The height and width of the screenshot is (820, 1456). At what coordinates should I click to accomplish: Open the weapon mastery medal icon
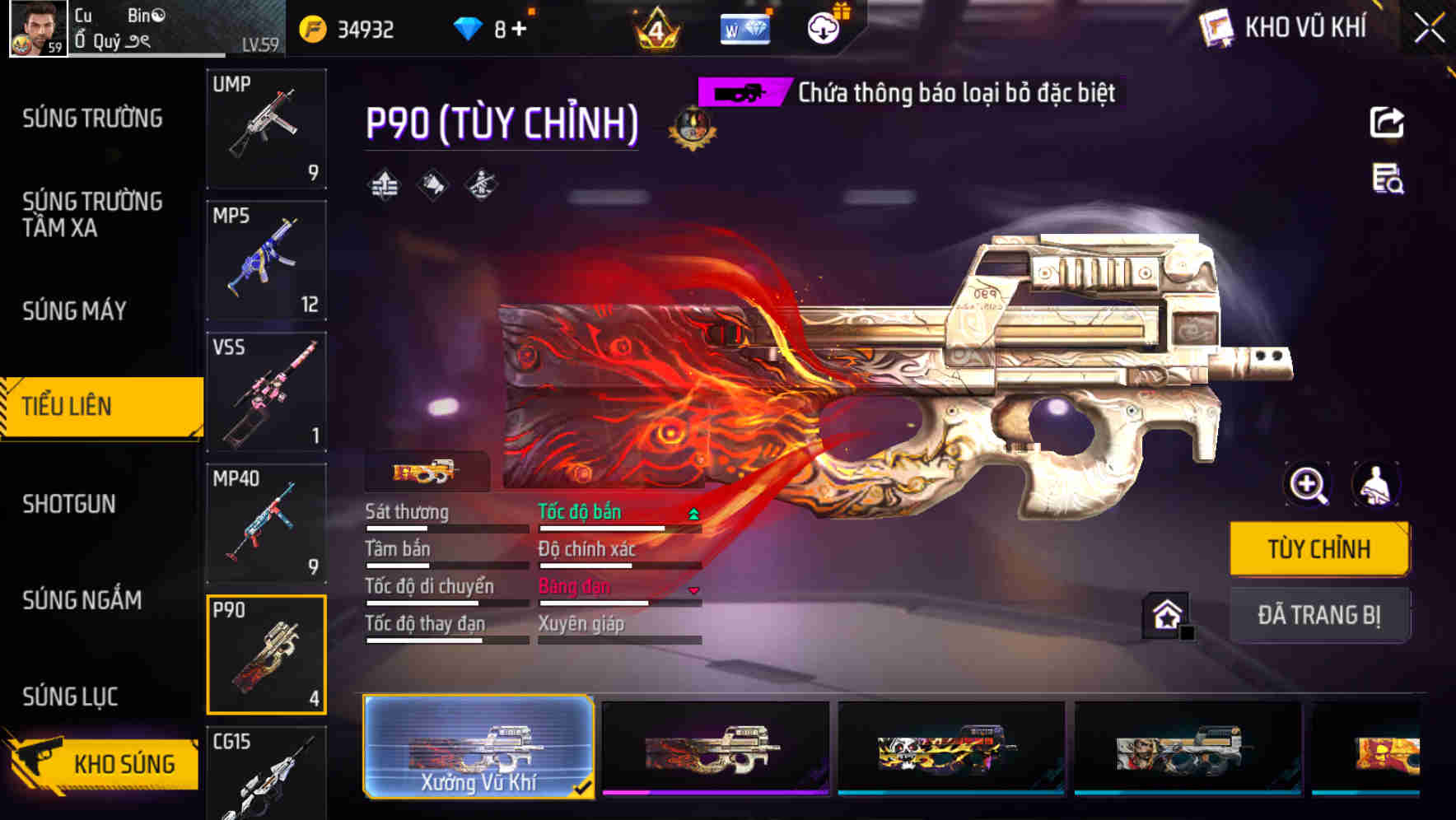coord(690,128)
